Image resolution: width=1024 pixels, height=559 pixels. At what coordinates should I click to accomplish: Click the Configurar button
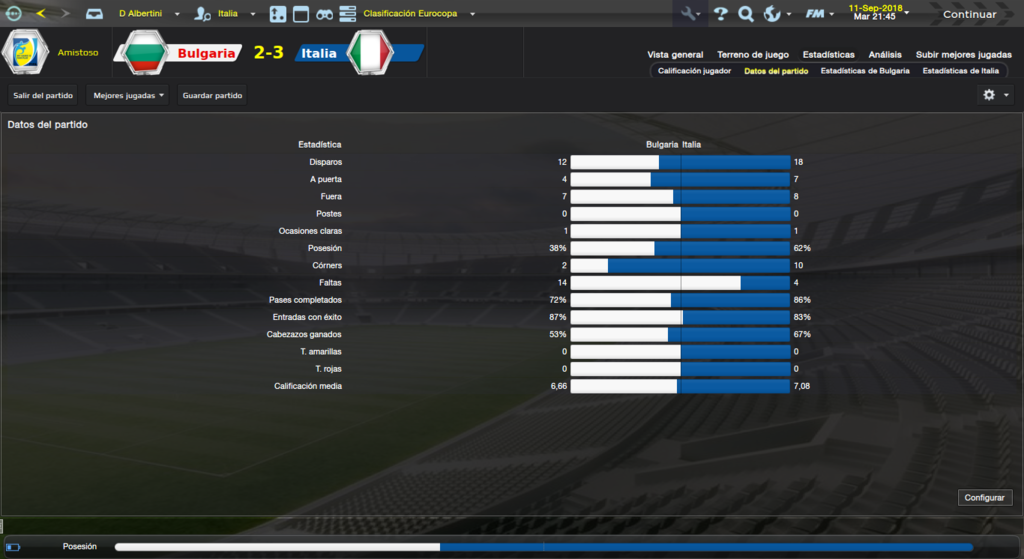[986, 497]
